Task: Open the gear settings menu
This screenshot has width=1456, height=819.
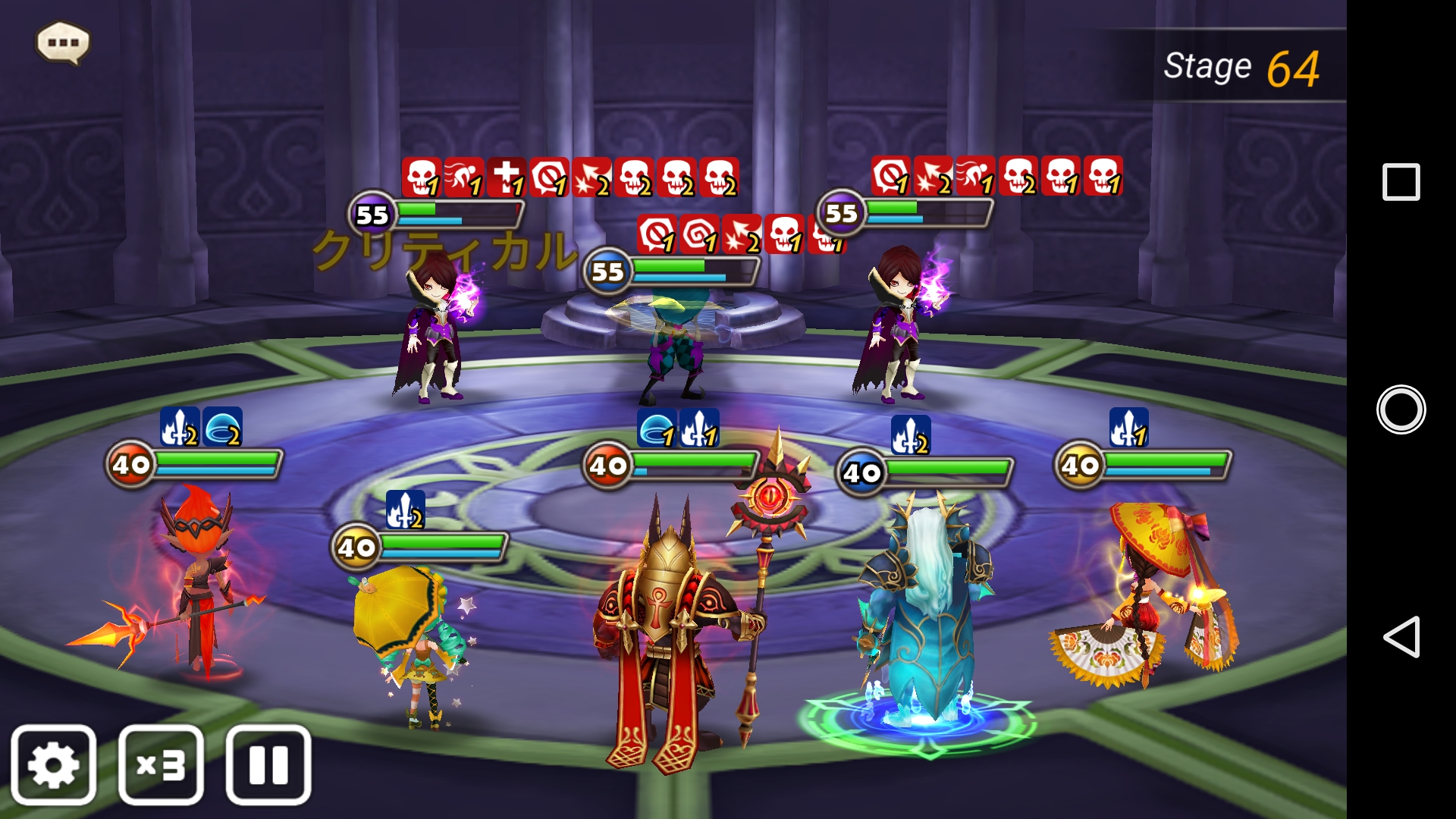Action: tap(53, 764)
